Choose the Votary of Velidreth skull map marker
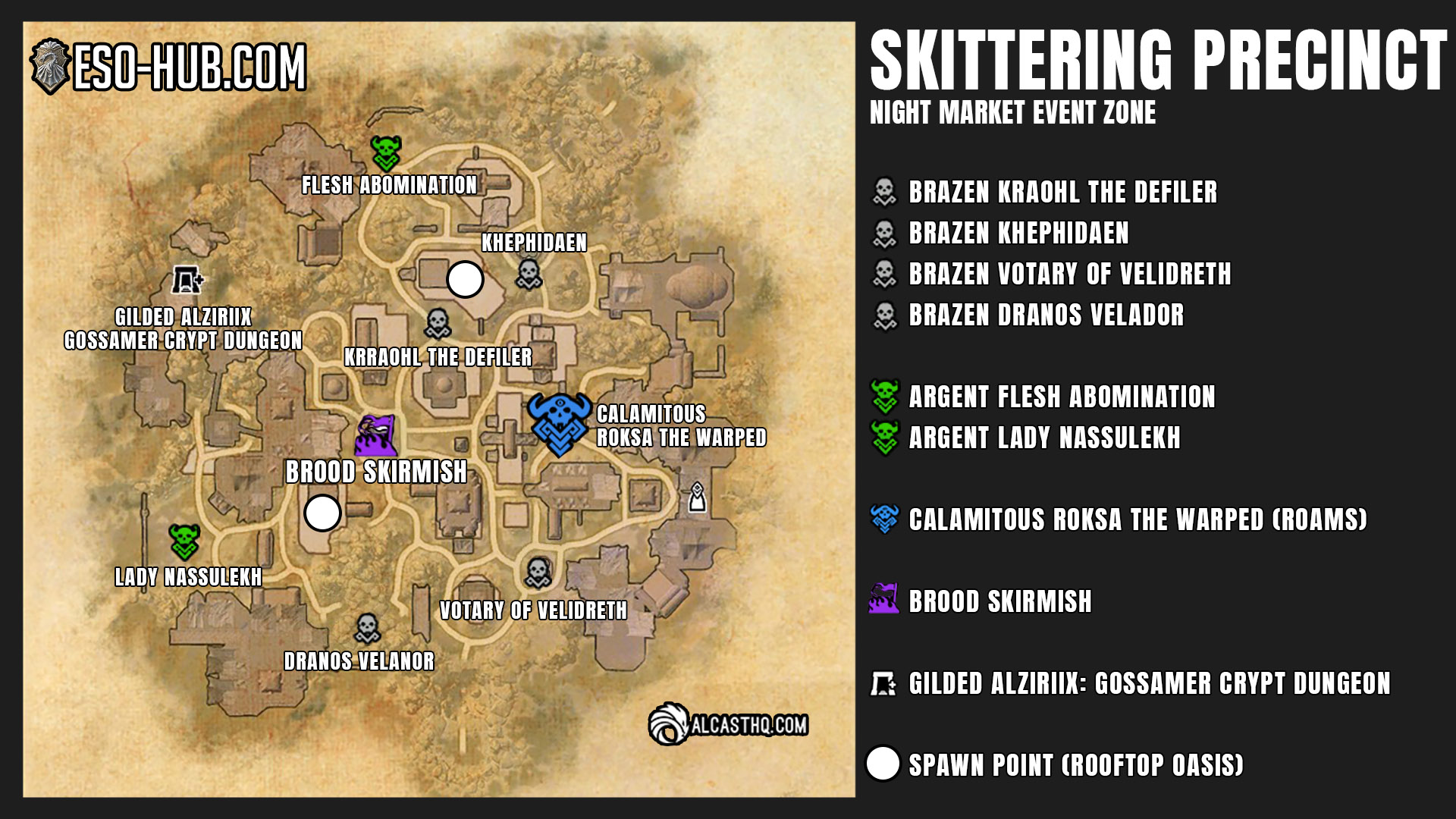This screenshot has width=1456, height=819. (x=538, y=573)
